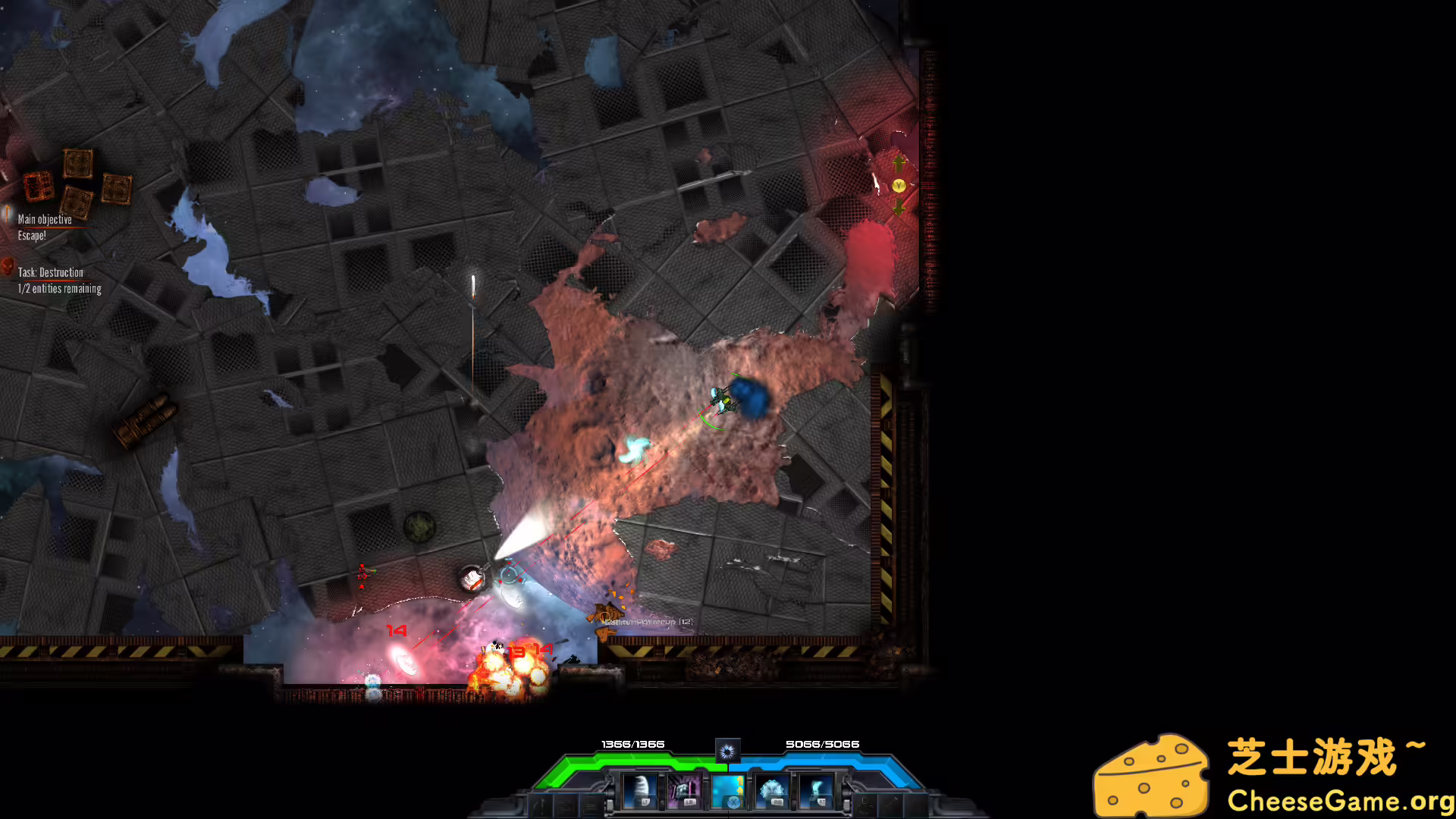Collapse using the green down arrow below Y prompt
Screen dimensions: 1456x819
pyautogui.click(x=899, y=211)
